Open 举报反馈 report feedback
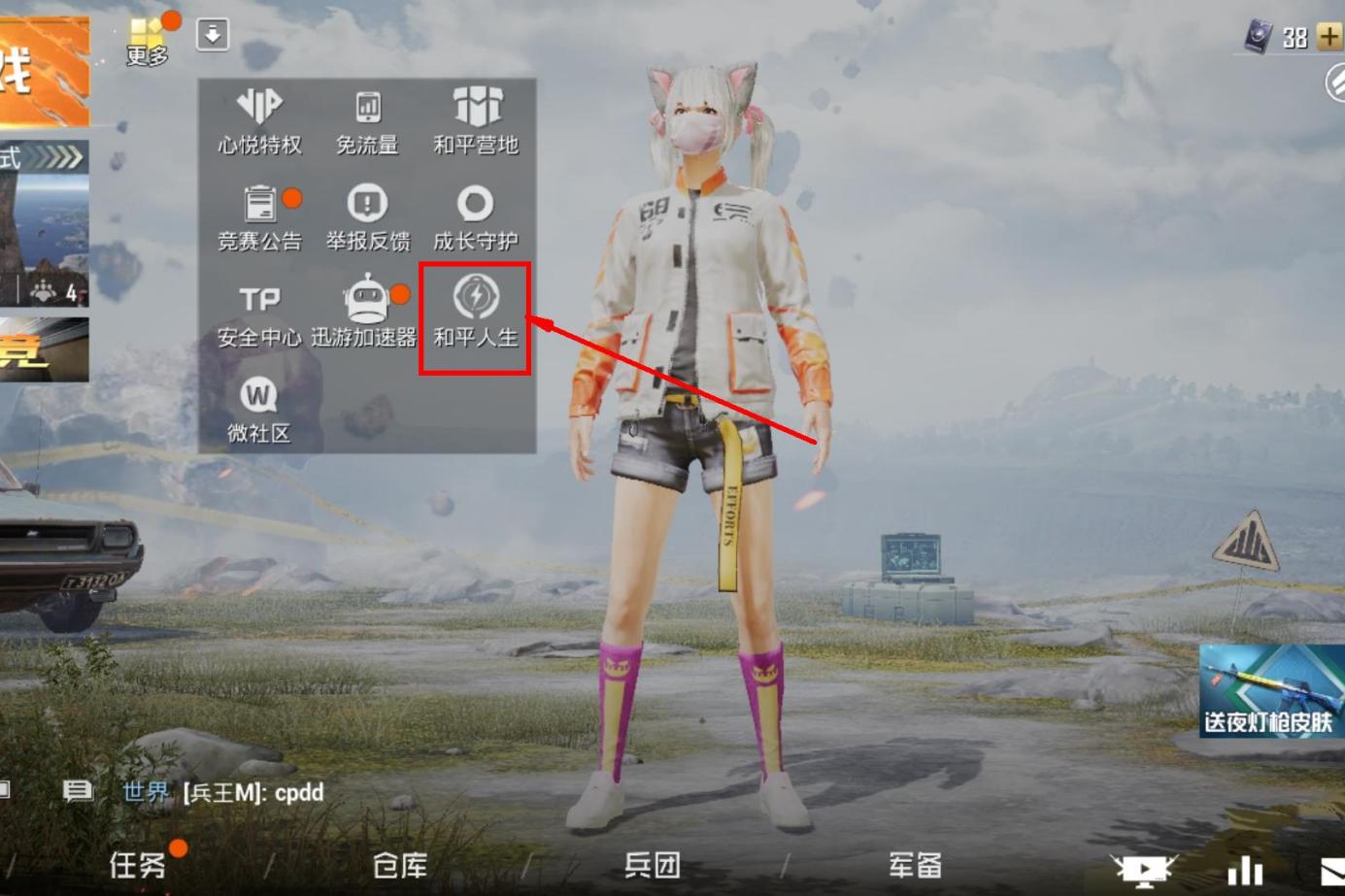The height and width of the screenshot is (896, 1345). tap(367, 217)
